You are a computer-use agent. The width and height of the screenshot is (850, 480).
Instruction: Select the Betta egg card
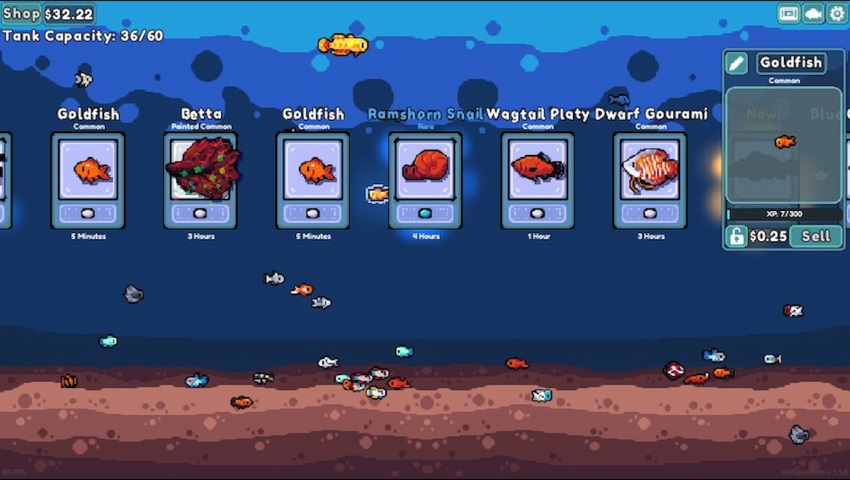[x=200, y=180]
